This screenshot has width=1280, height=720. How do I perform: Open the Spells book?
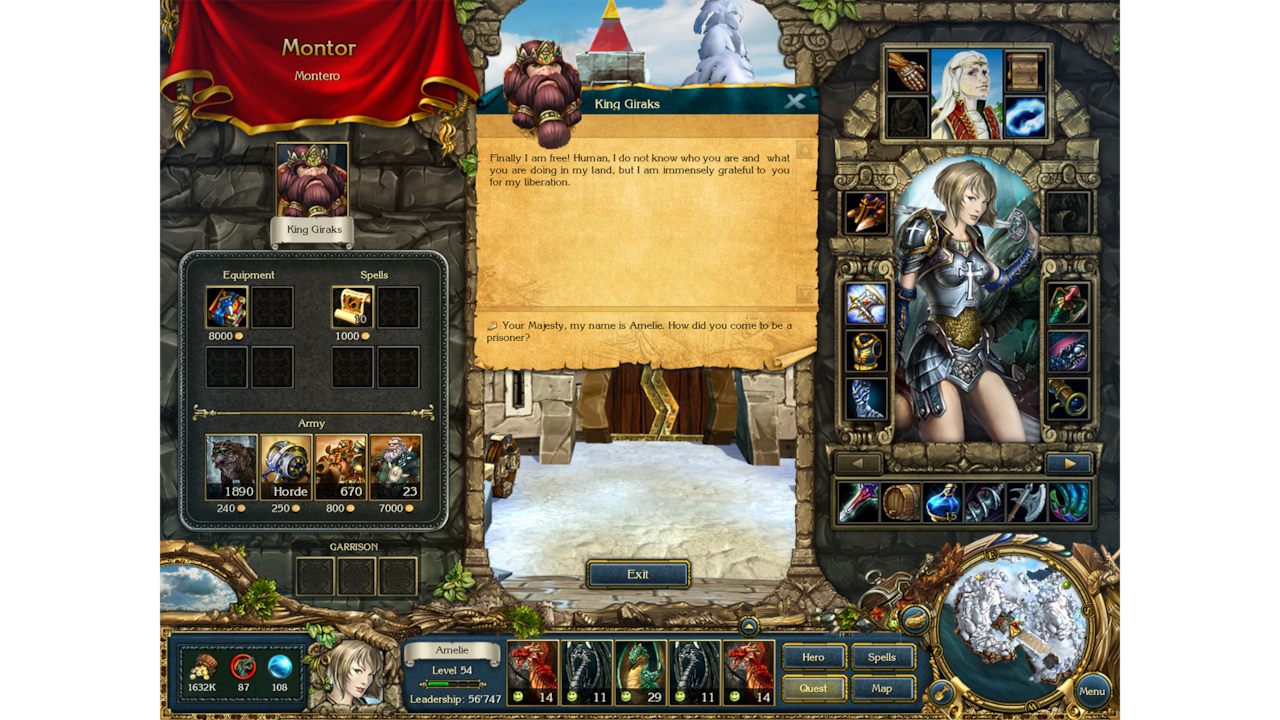(x=883, y=657)
